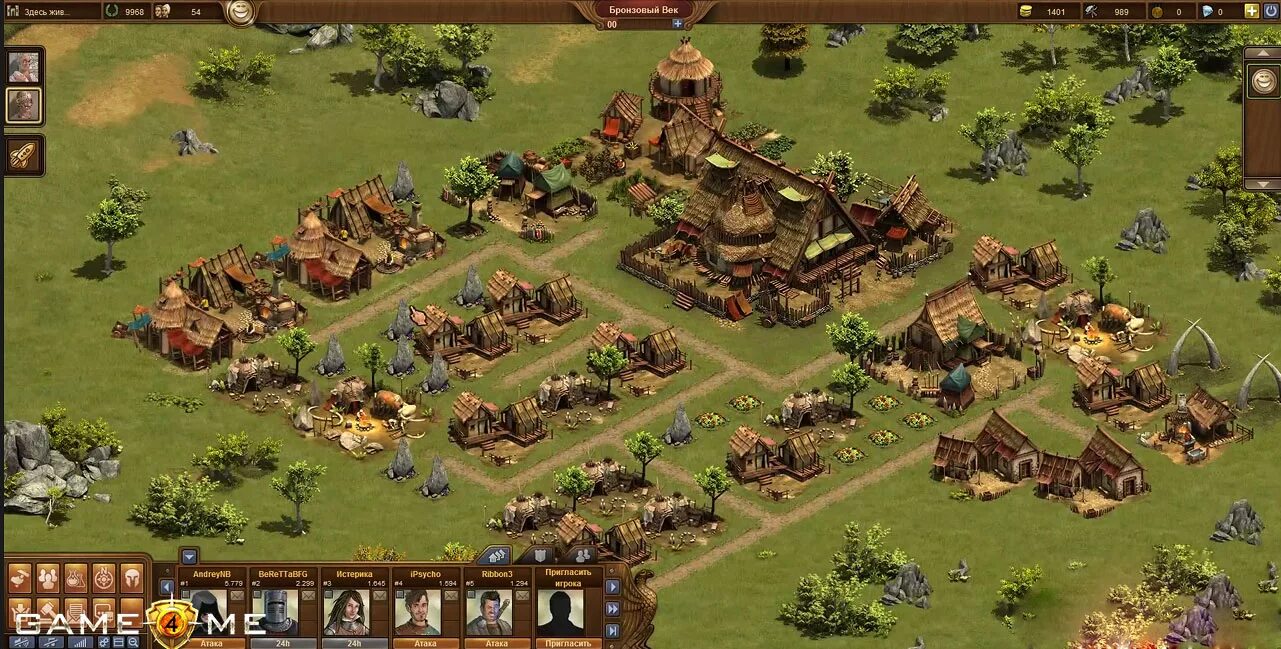Select the old man quest giver portrait
This screenshot has width=1281, height=649.
(23, 67)
